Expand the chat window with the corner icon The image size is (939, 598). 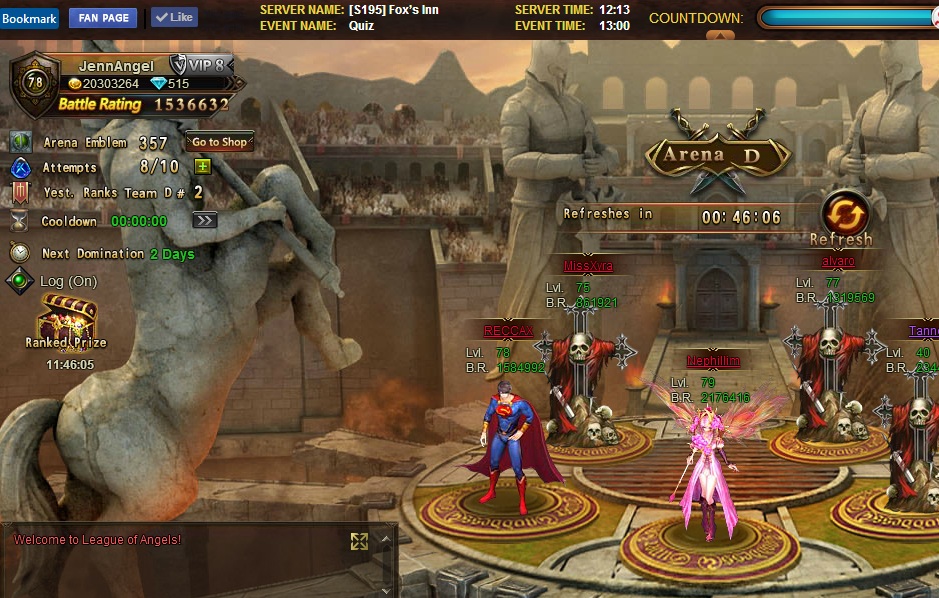[x=359, y=541]
